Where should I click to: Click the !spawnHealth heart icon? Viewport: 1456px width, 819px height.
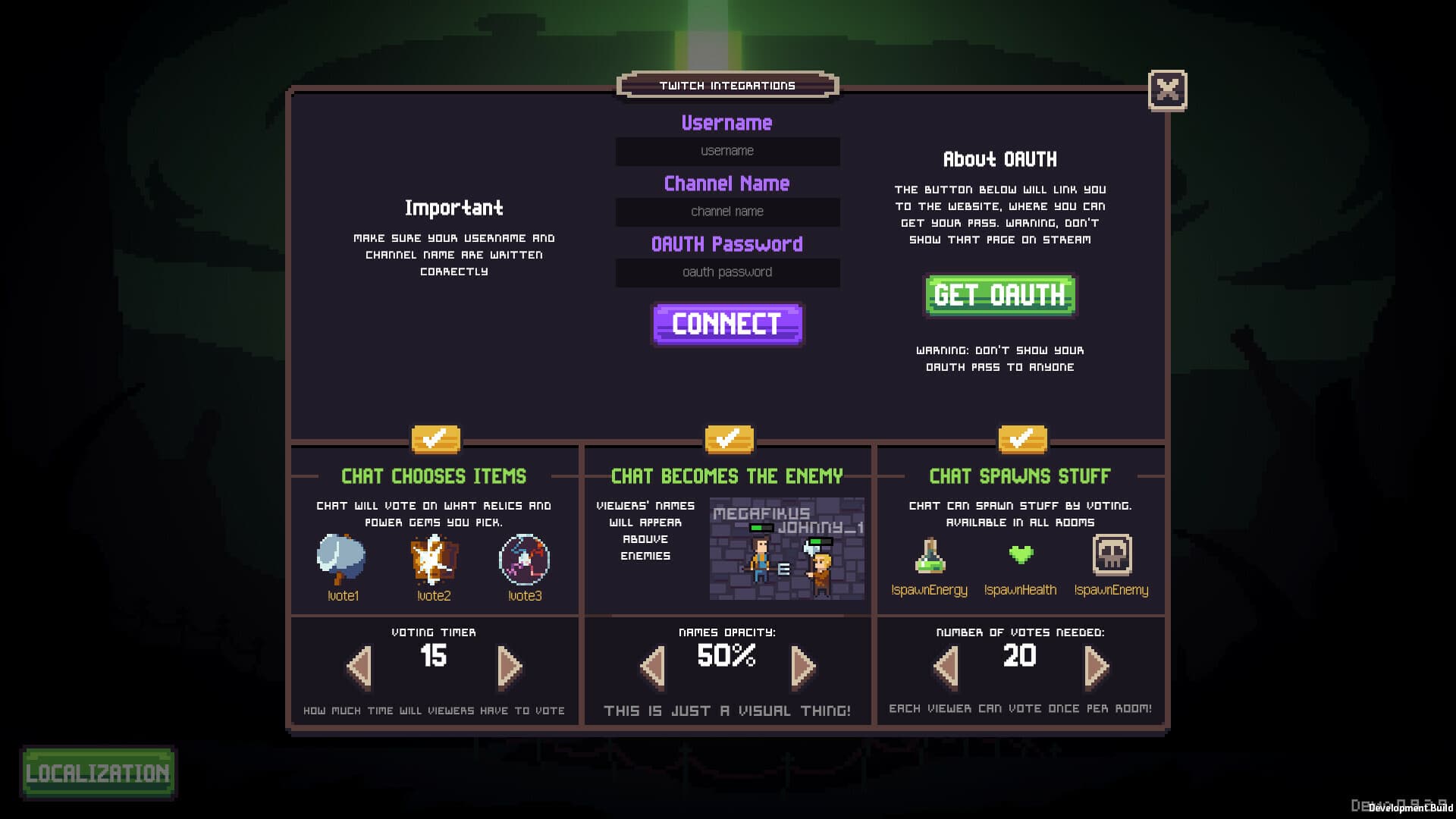[x=1021, y=554]
